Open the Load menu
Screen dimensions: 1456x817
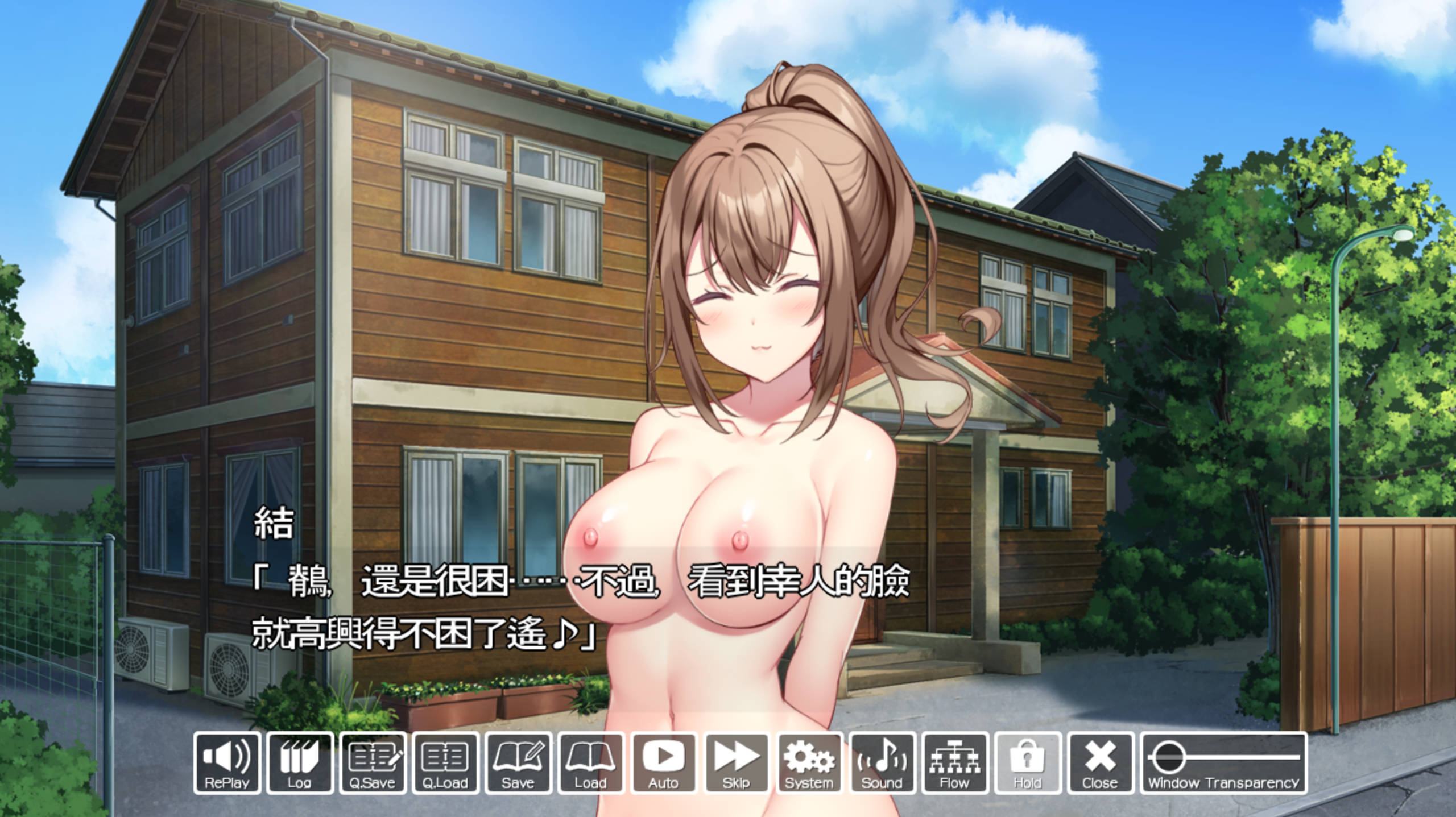591,762
